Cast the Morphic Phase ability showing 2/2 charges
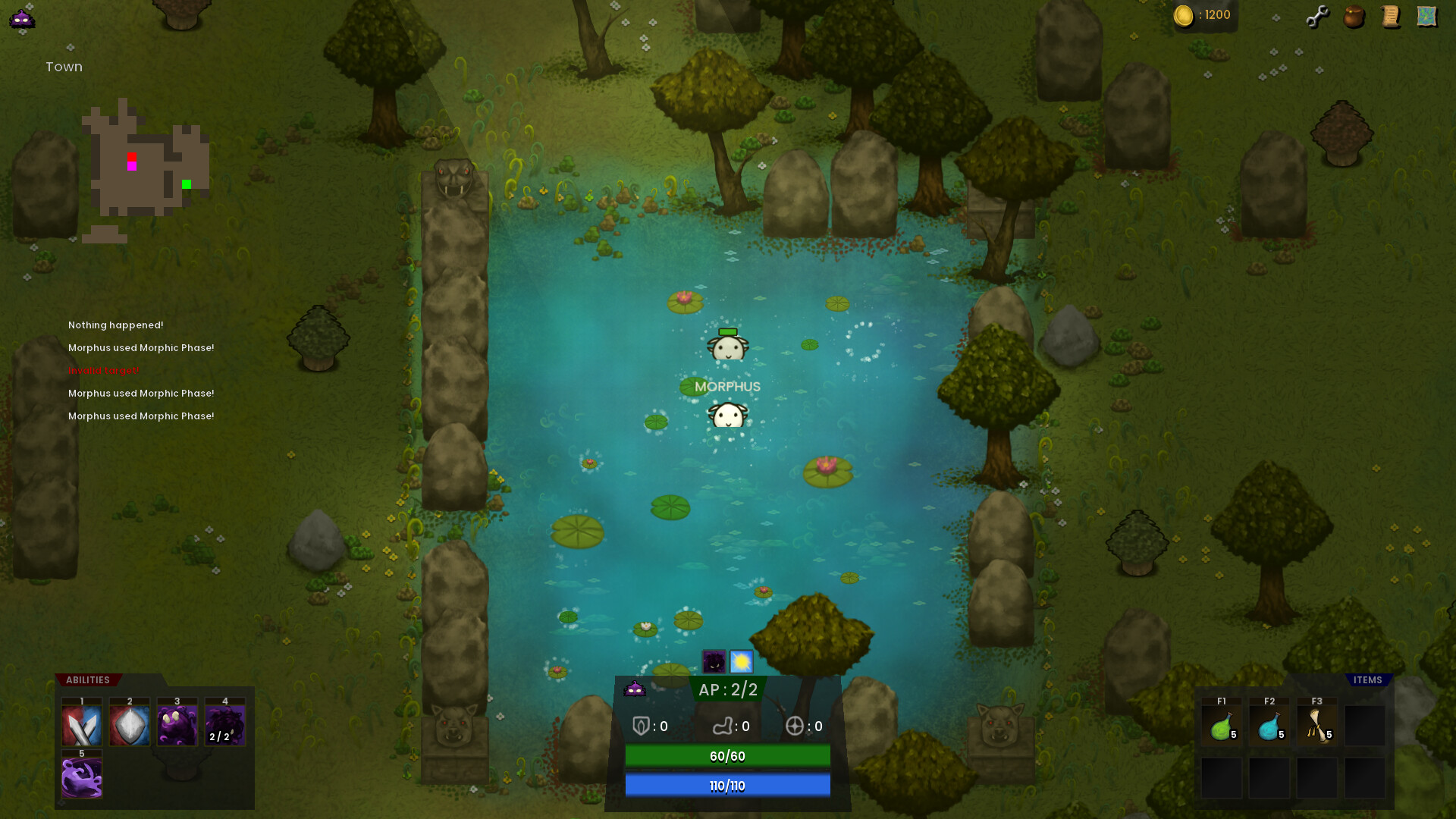This screenshot has width=1456, height=819. click(224, 724)
